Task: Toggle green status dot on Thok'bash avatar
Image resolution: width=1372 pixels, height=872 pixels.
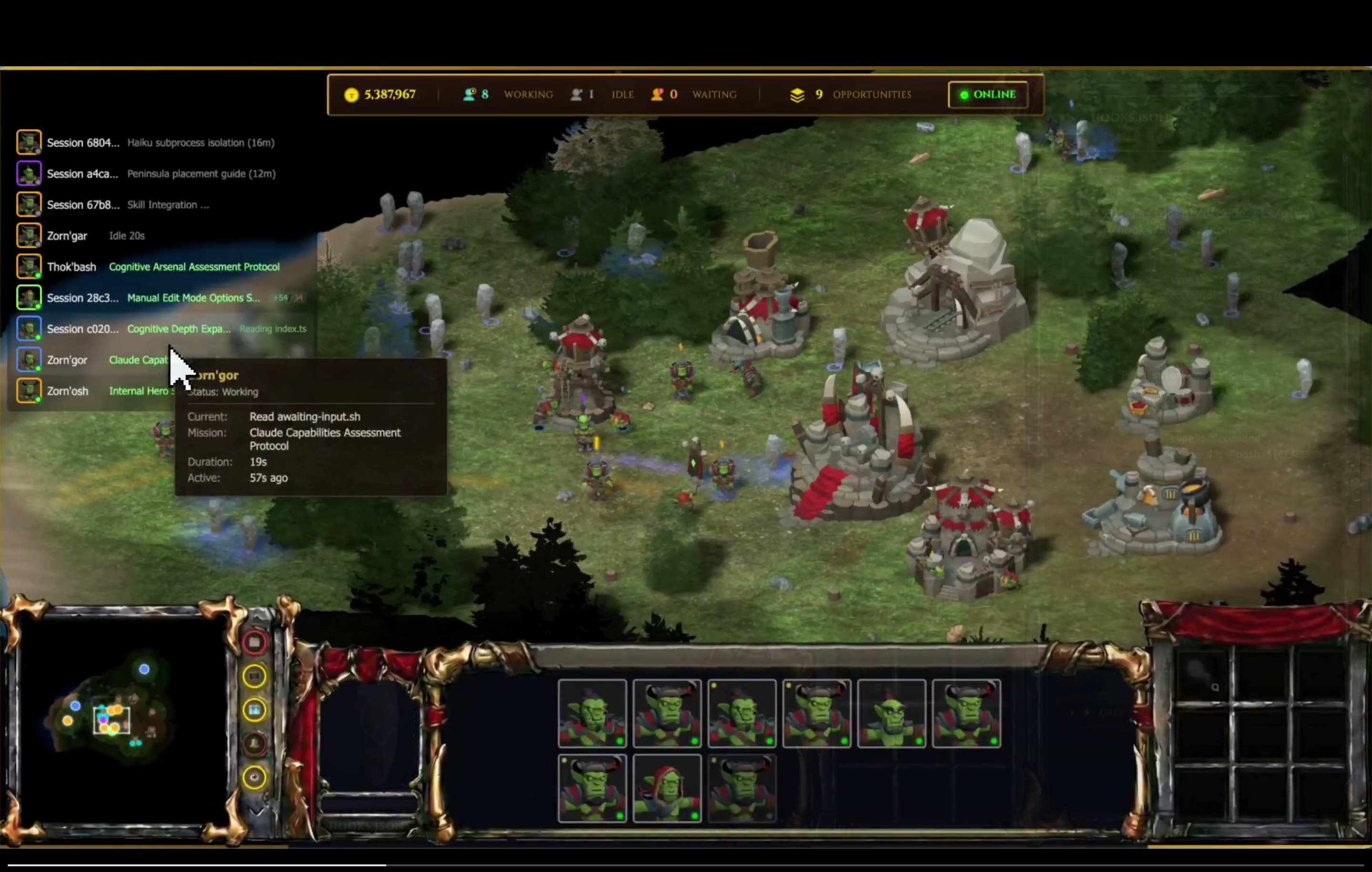Action: click(x=39, y=276)
